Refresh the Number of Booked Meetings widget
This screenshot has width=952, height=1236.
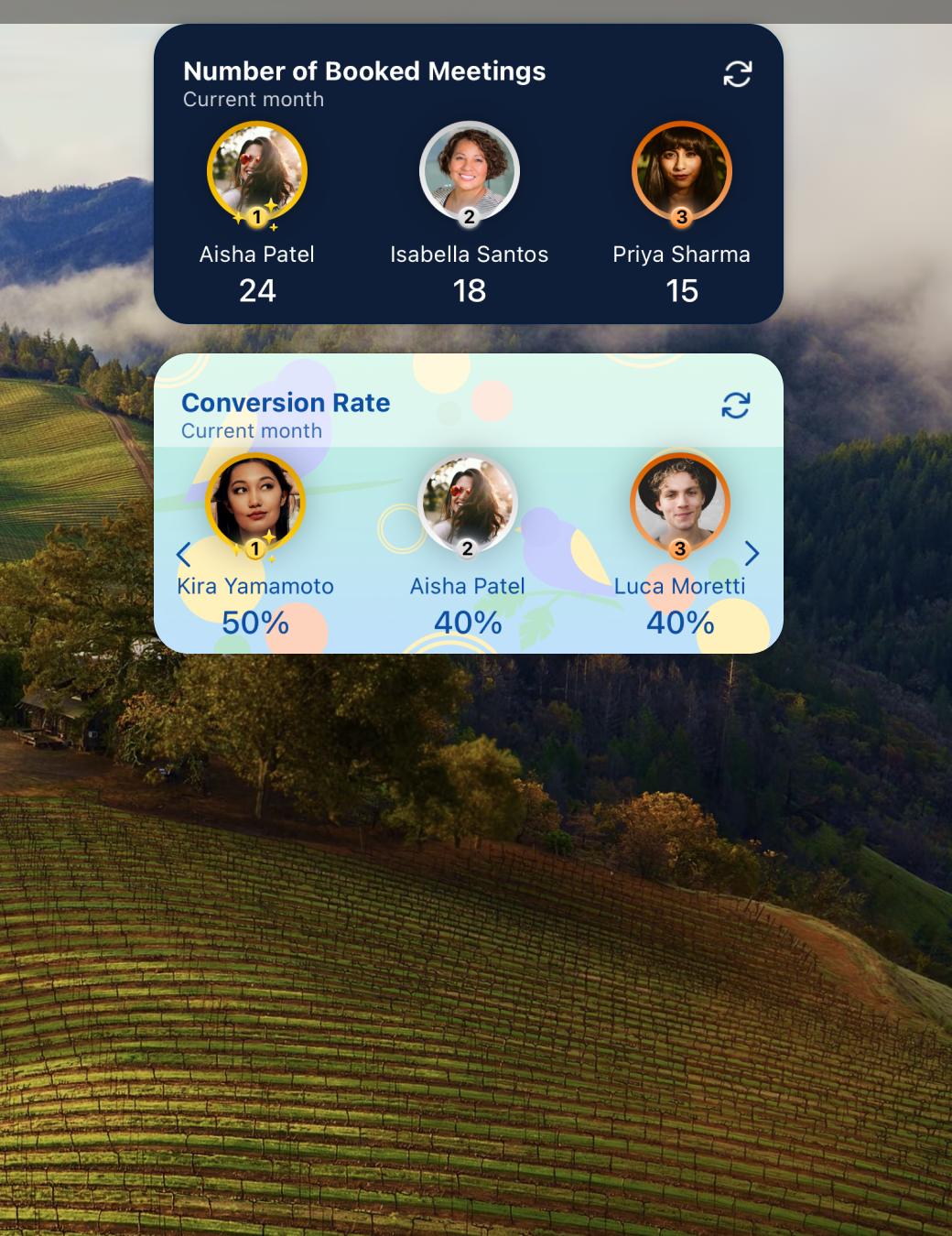point(737,74)
